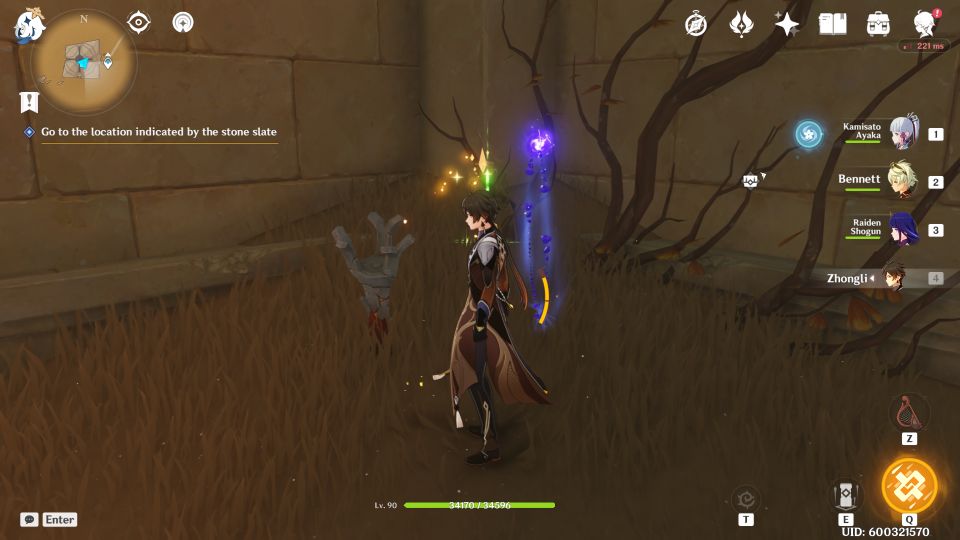The height and width of the screenshot is (540, 960).
Task: Switch to Kamisato Ayaka
Action: pyautogui.click(x=903, y=133)
